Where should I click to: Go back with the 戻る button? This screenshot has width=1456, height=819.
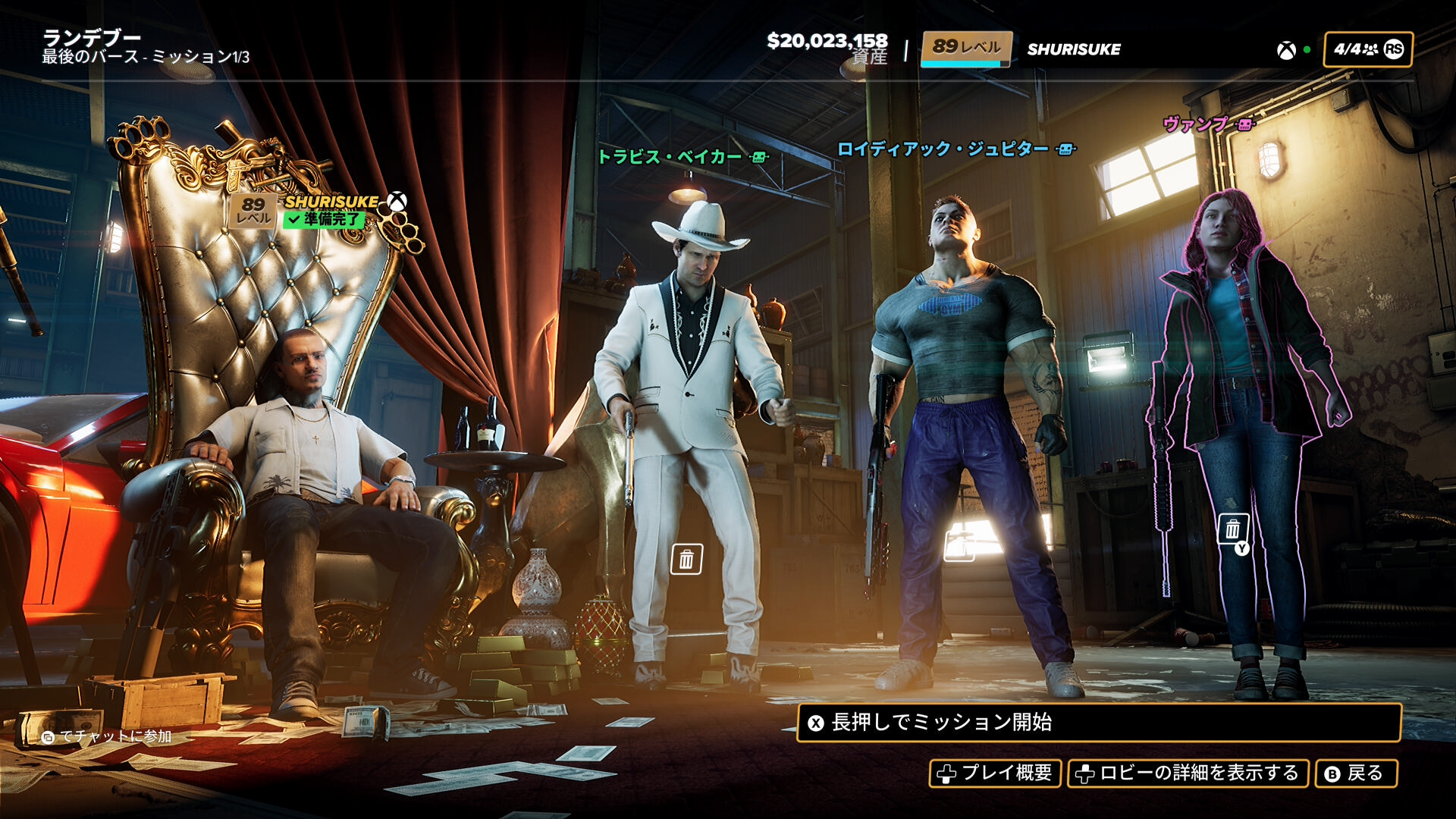1355,773
